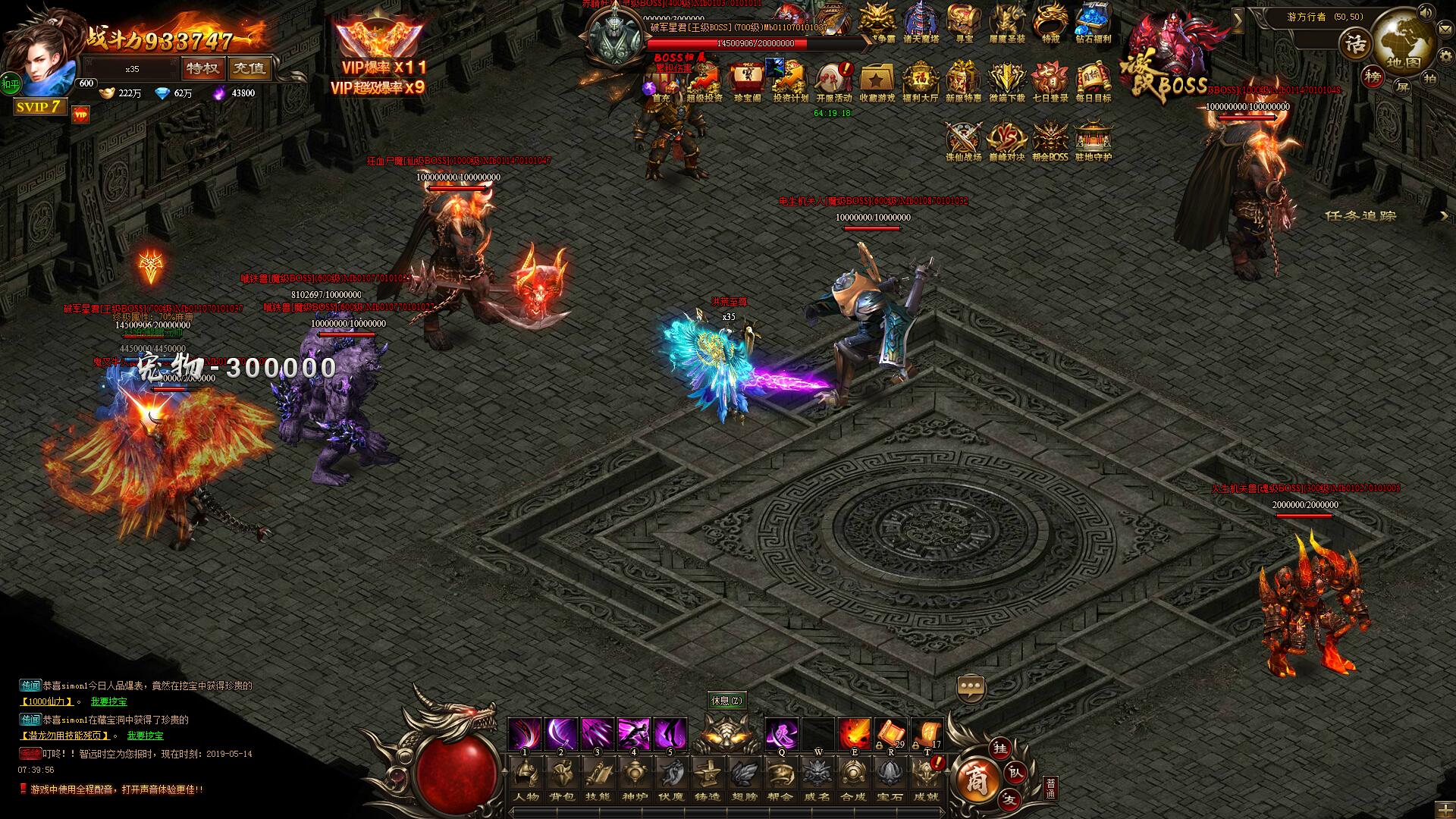The image size is (1456, 819).
Task: Click the 休息 (Z) rest button
Action: tap(726, 701)
